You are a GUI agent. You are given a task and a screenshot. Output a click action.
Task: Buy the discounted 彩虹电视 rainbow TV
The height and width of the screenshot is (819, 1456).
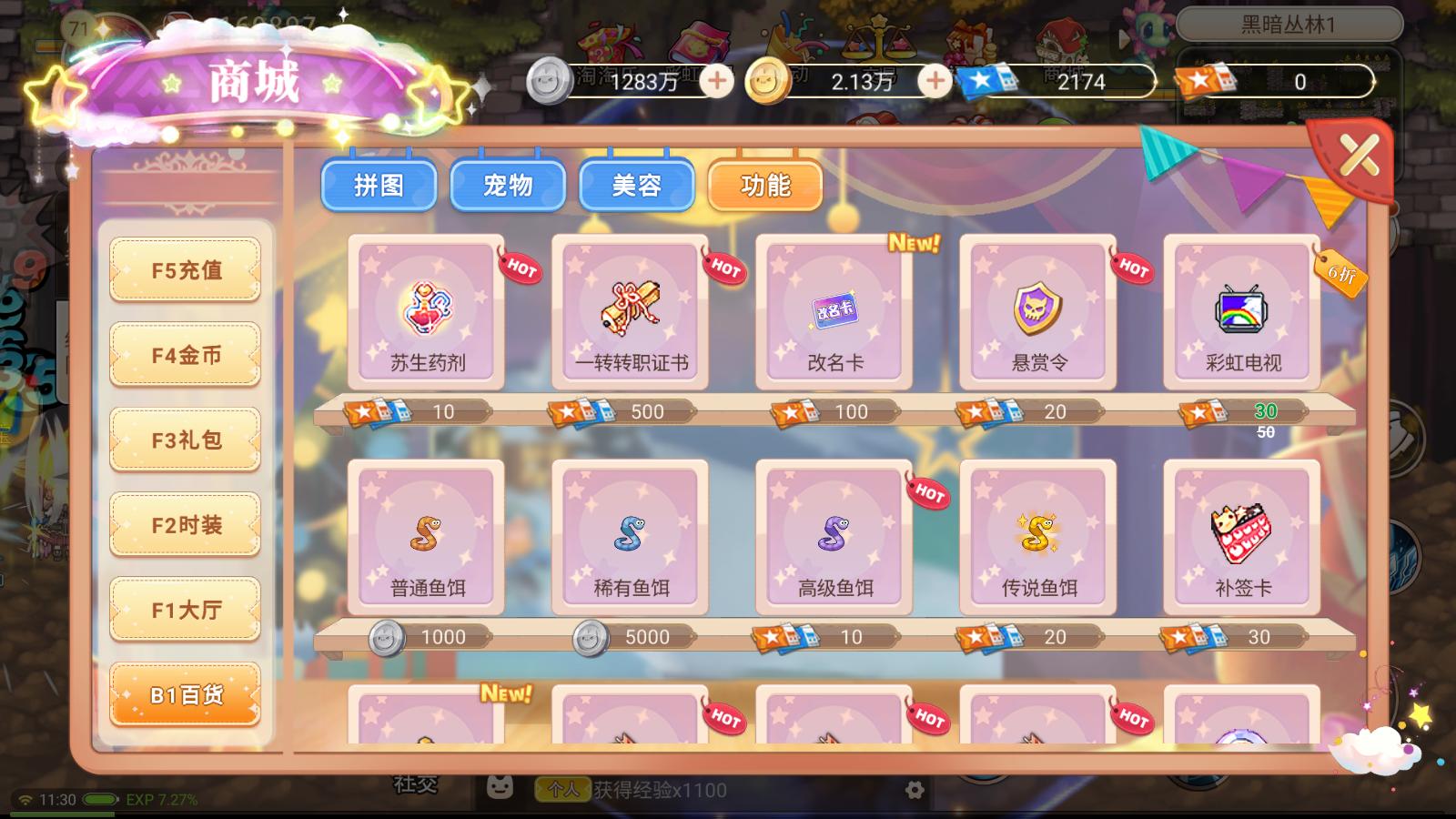tap(1239, 314)
